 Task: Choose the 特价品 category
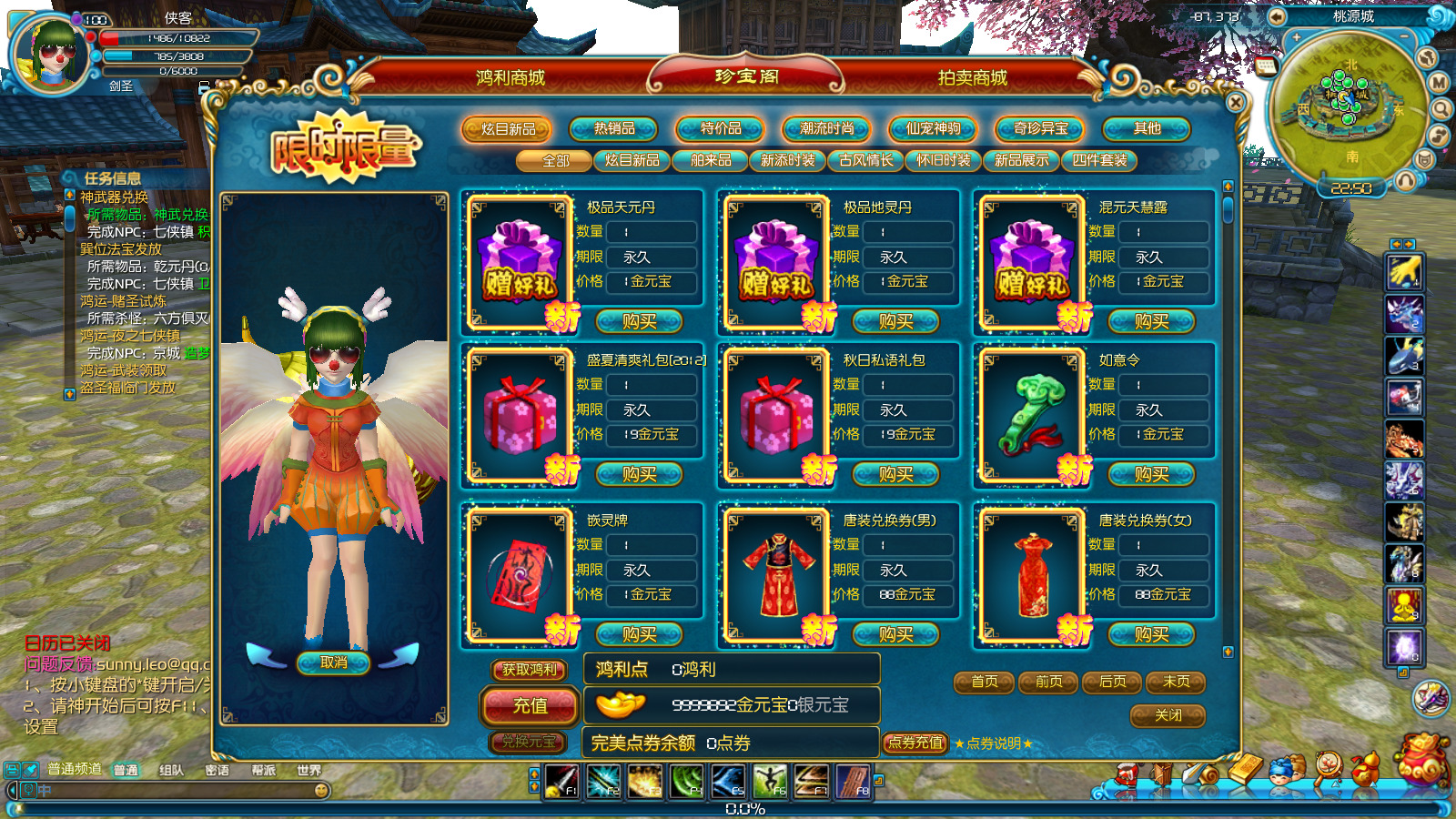pos(721,129)
